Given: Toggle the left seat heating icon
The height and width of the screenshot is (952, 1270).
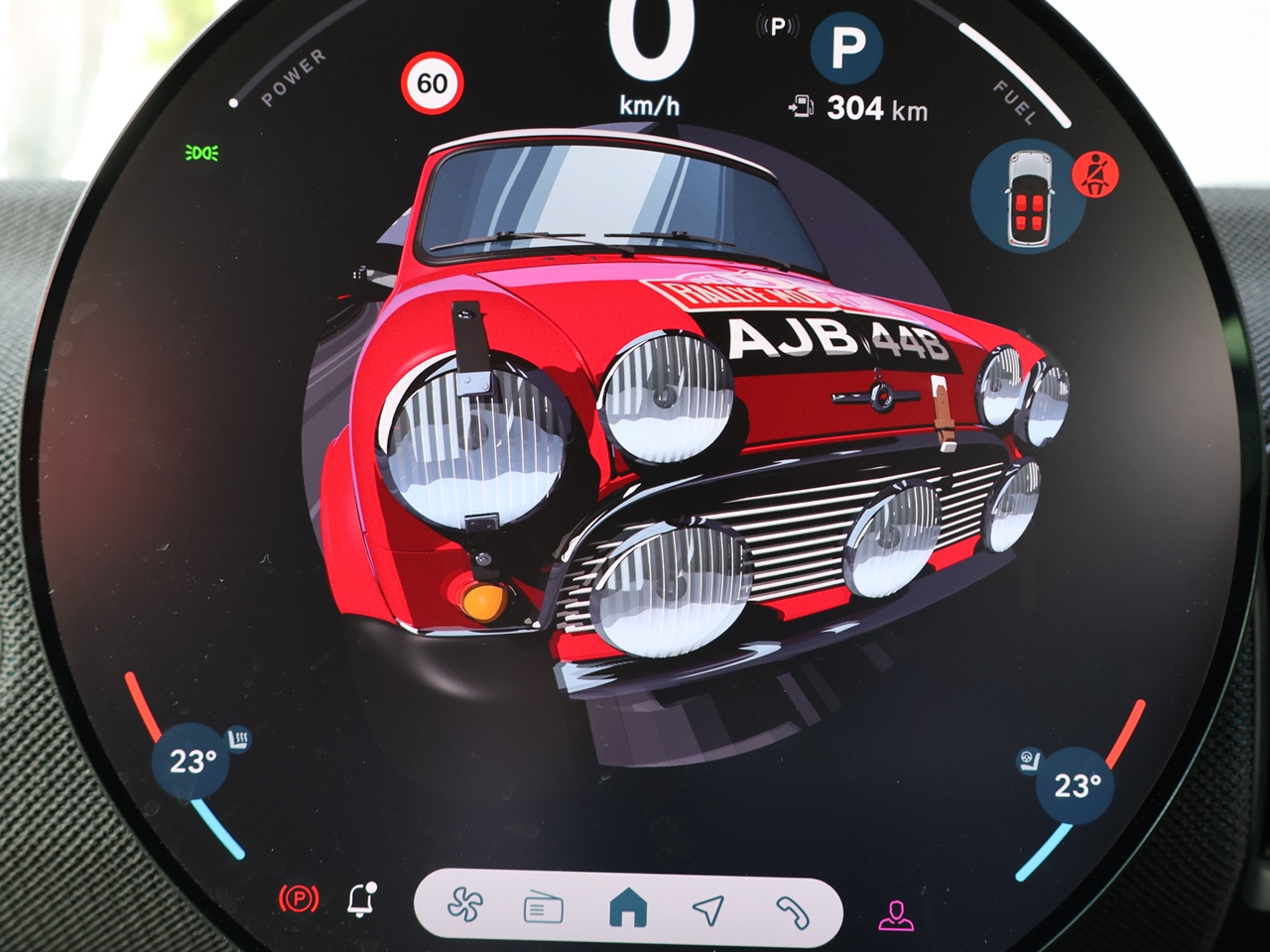Looking at the screenshot, I should click(x=238, y=739).
